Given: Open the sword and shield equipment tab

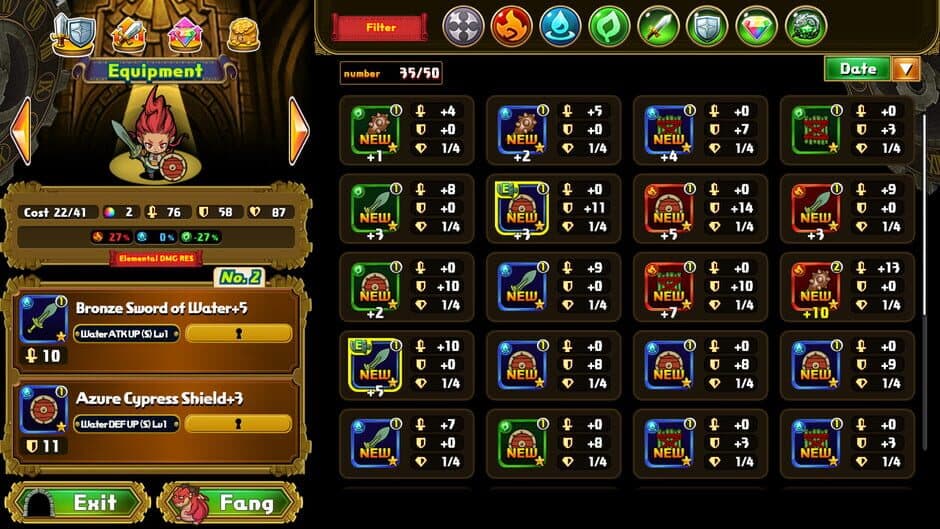Looking at the screenshot, I should [73, 33].
